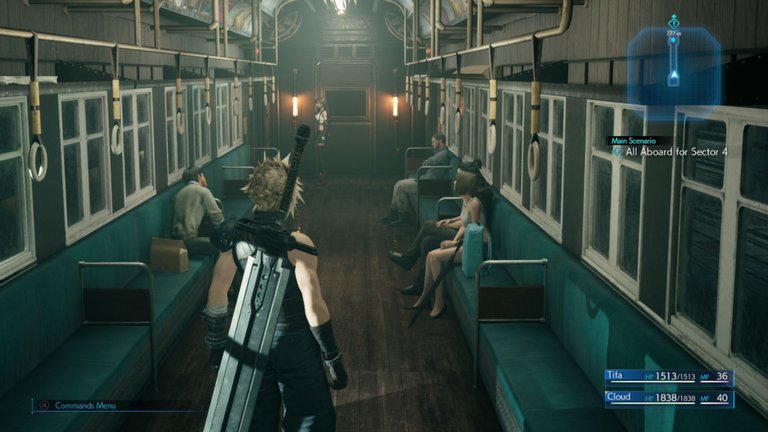Select Tifa's party status row
768x432 pixels.
click(669, 376)
